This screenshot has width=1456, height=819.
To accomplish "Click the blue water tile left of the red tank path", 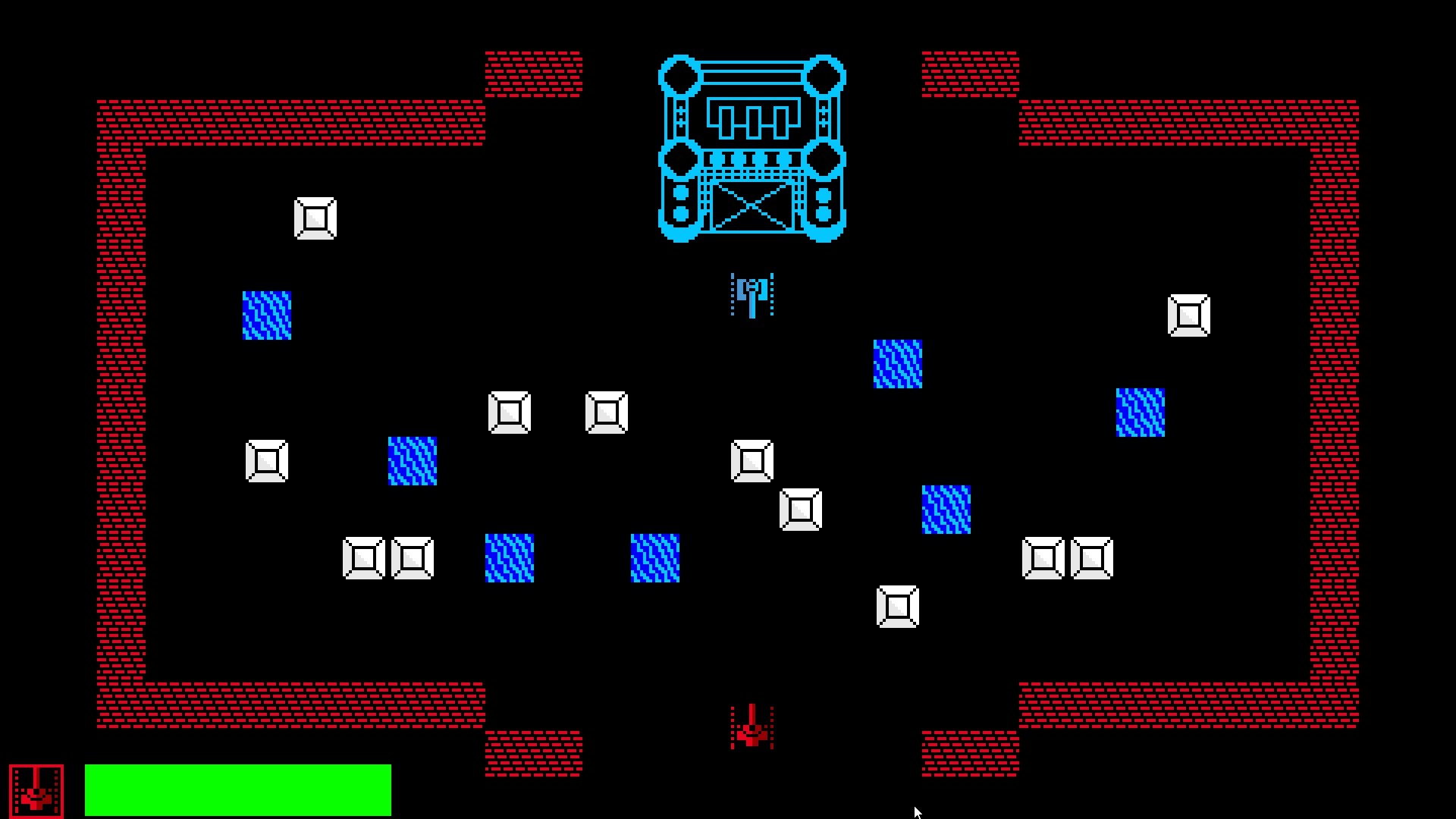I will tap(655, 557).
